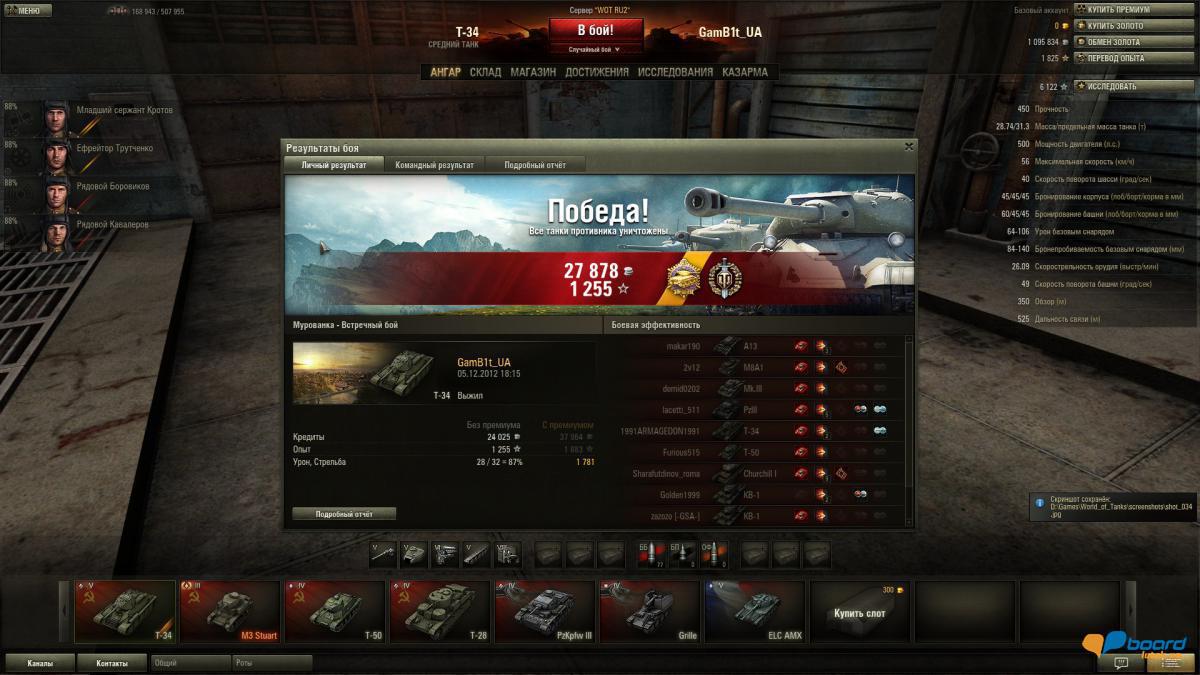
Task: Show the Казарма section
Action: [745, 72]
